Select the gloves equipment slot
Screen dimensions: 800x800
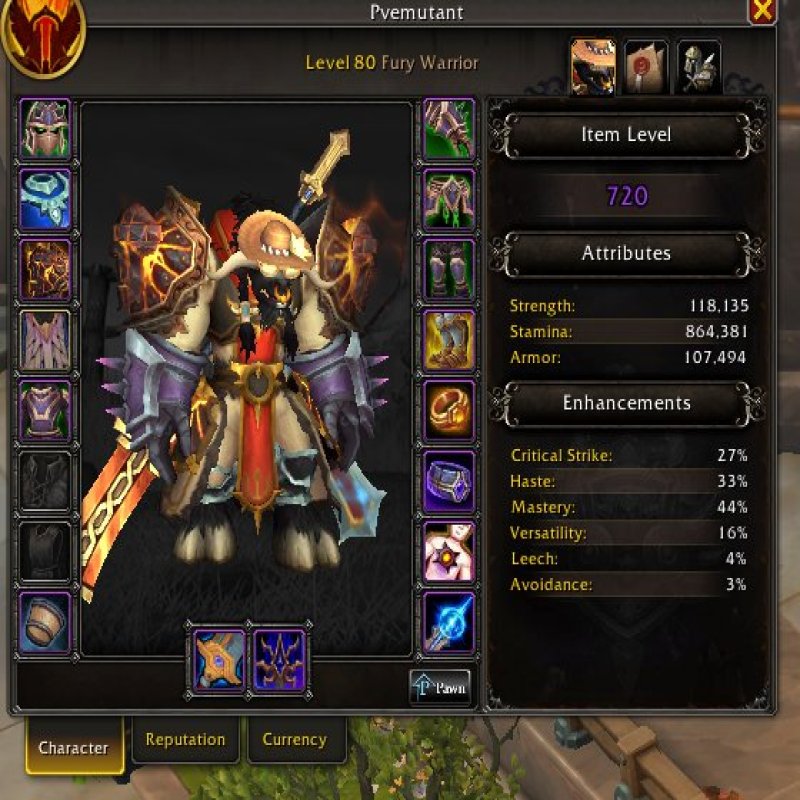click(x=449, y=128)
